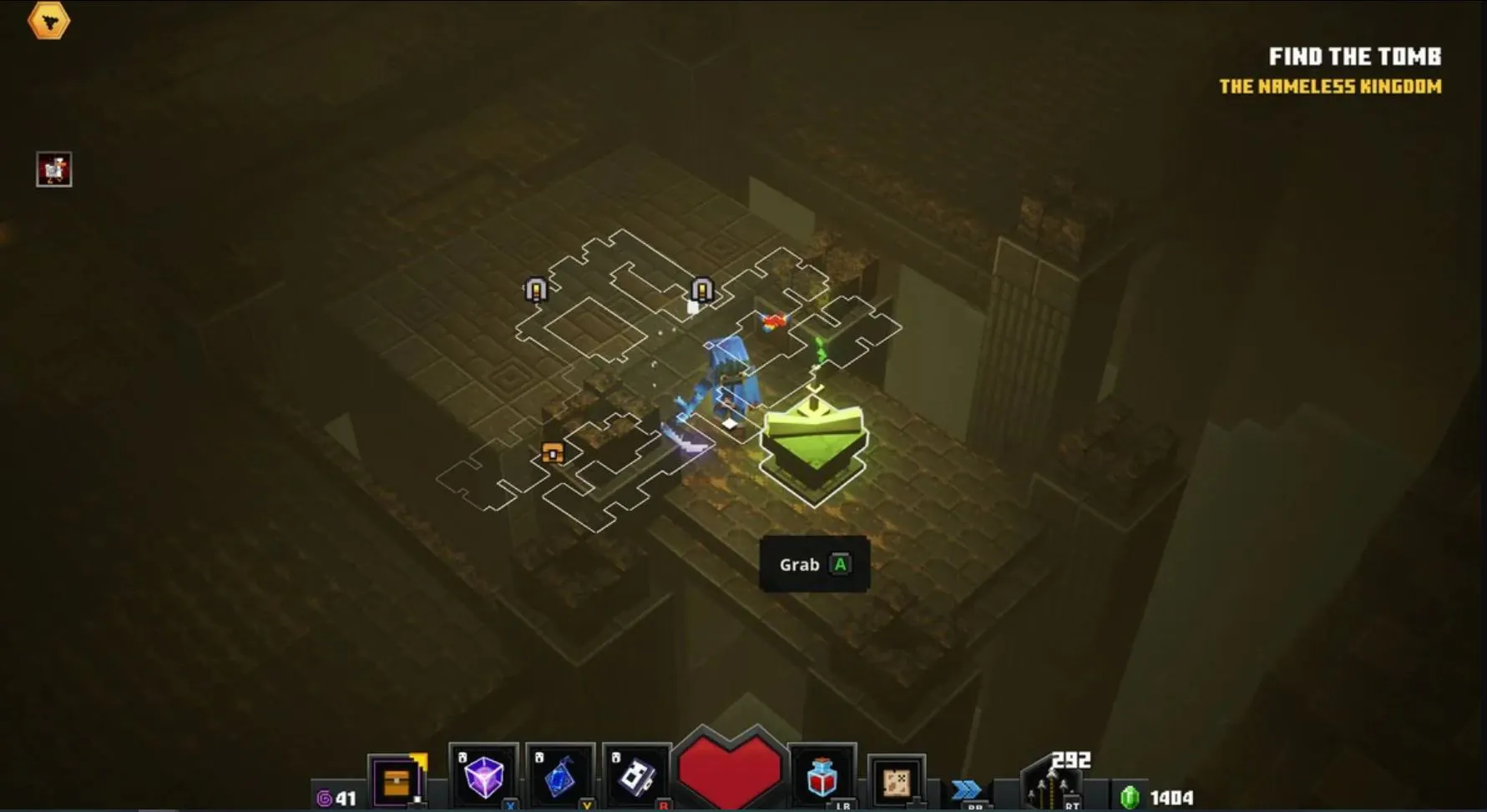Screen dimensions: 1487x812
Task: Select the Find the Tomb objective tracker
Action: pyautogui.click(x=1354, y=57)
